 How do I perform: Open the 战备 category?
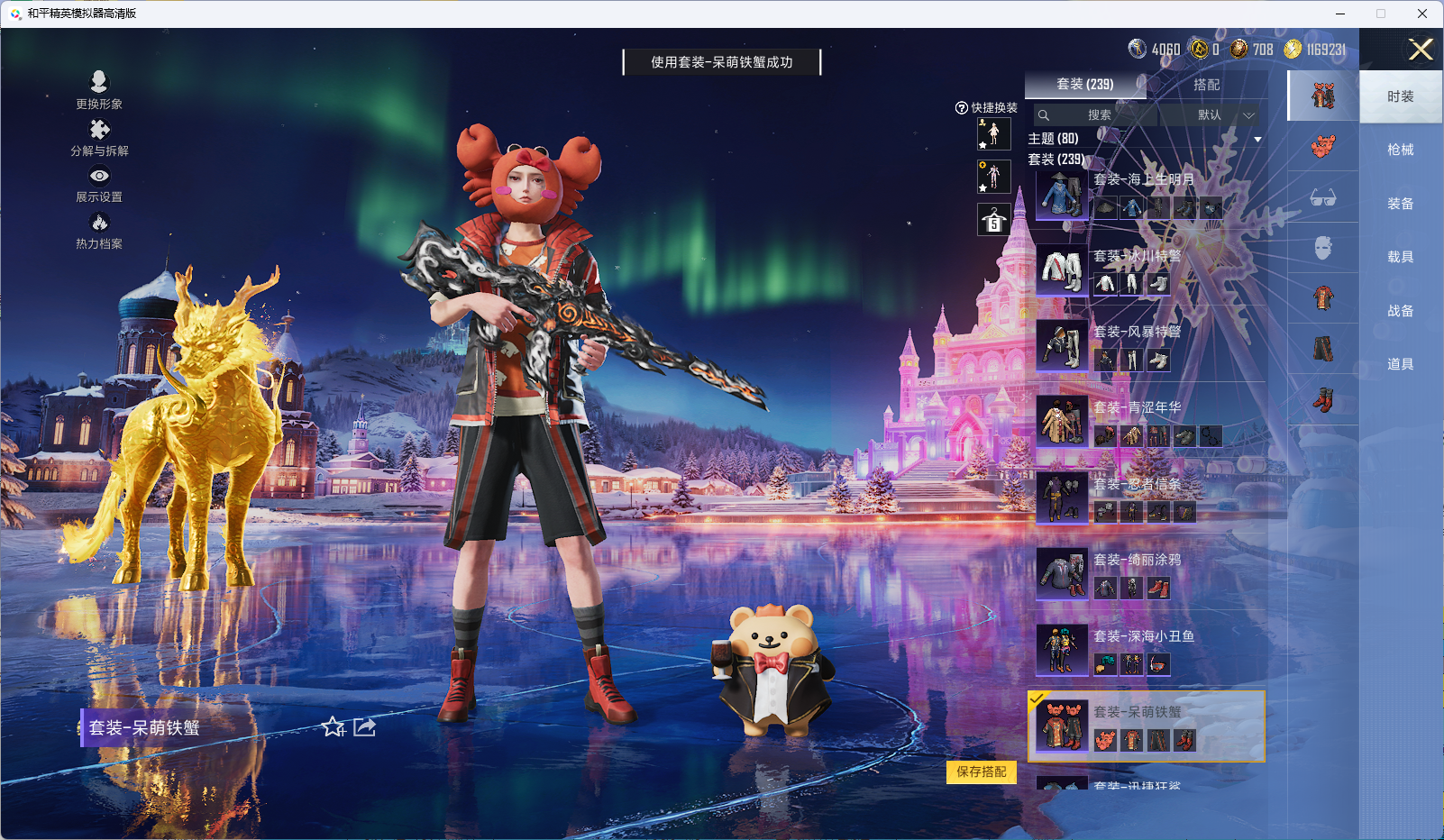coord(1400,311)
